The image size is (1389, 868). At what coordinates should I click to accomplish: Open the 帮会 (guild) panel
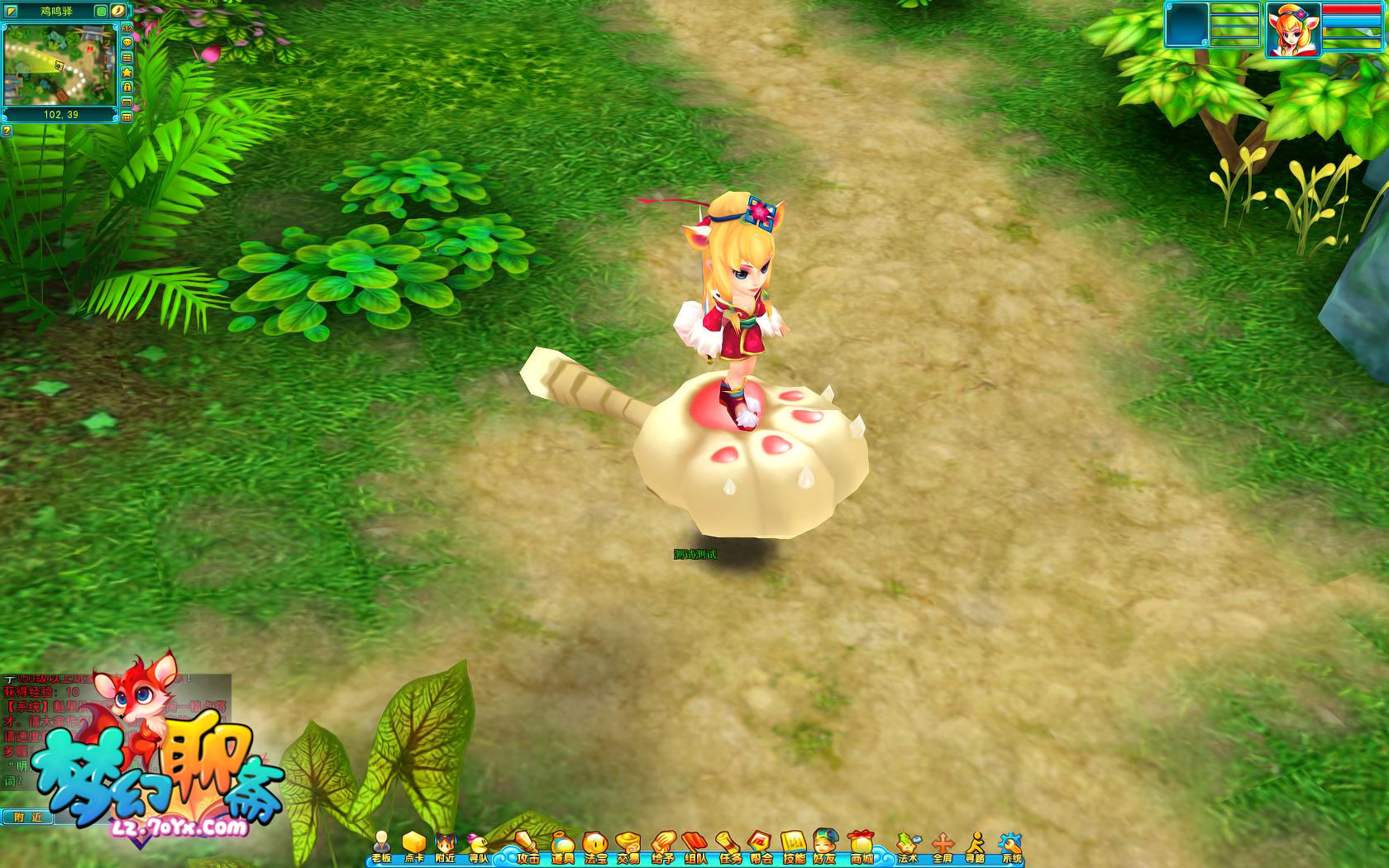(761, 847)
